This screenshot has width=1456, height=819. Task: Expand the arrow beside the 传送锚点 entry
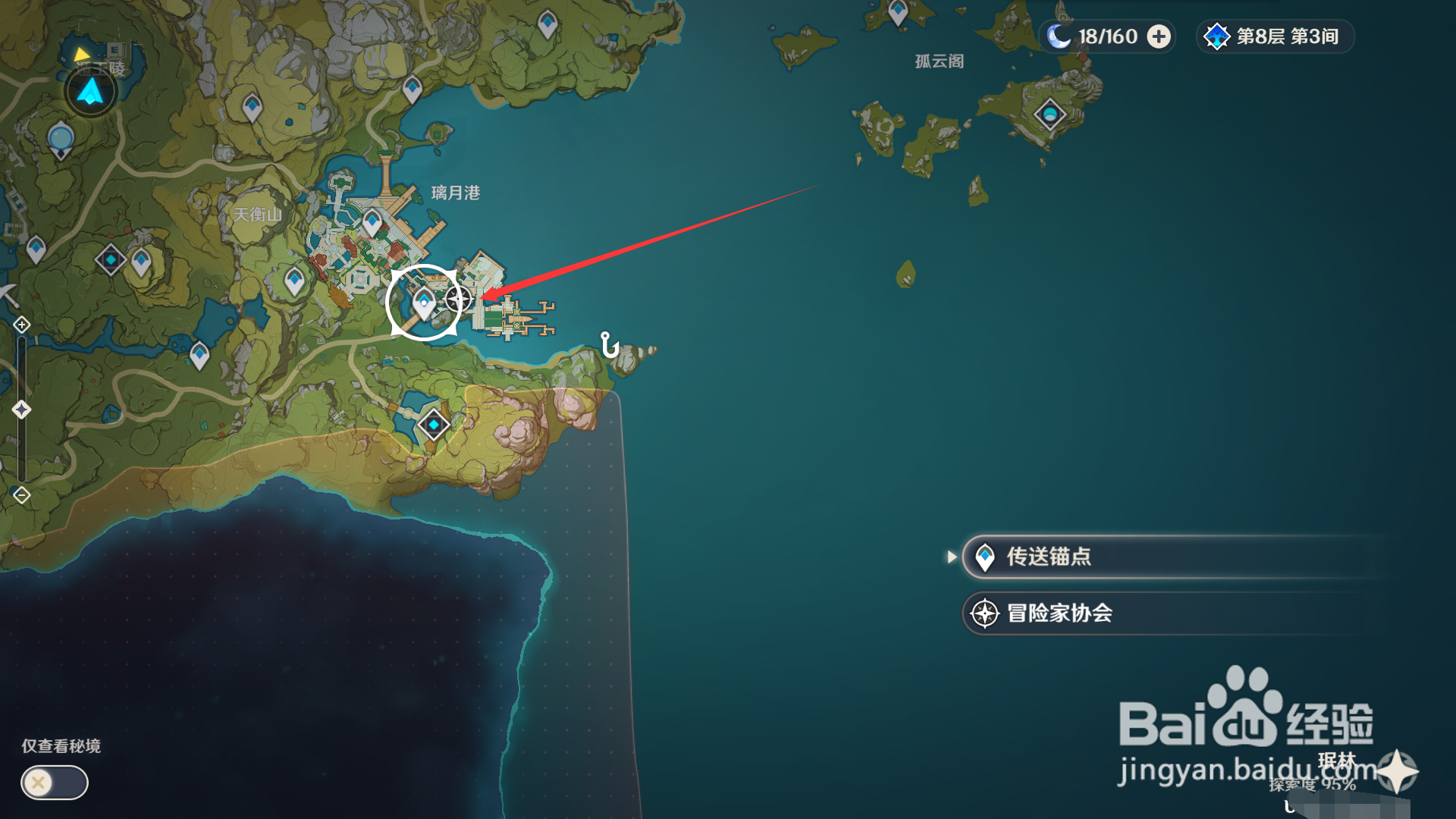953,557
